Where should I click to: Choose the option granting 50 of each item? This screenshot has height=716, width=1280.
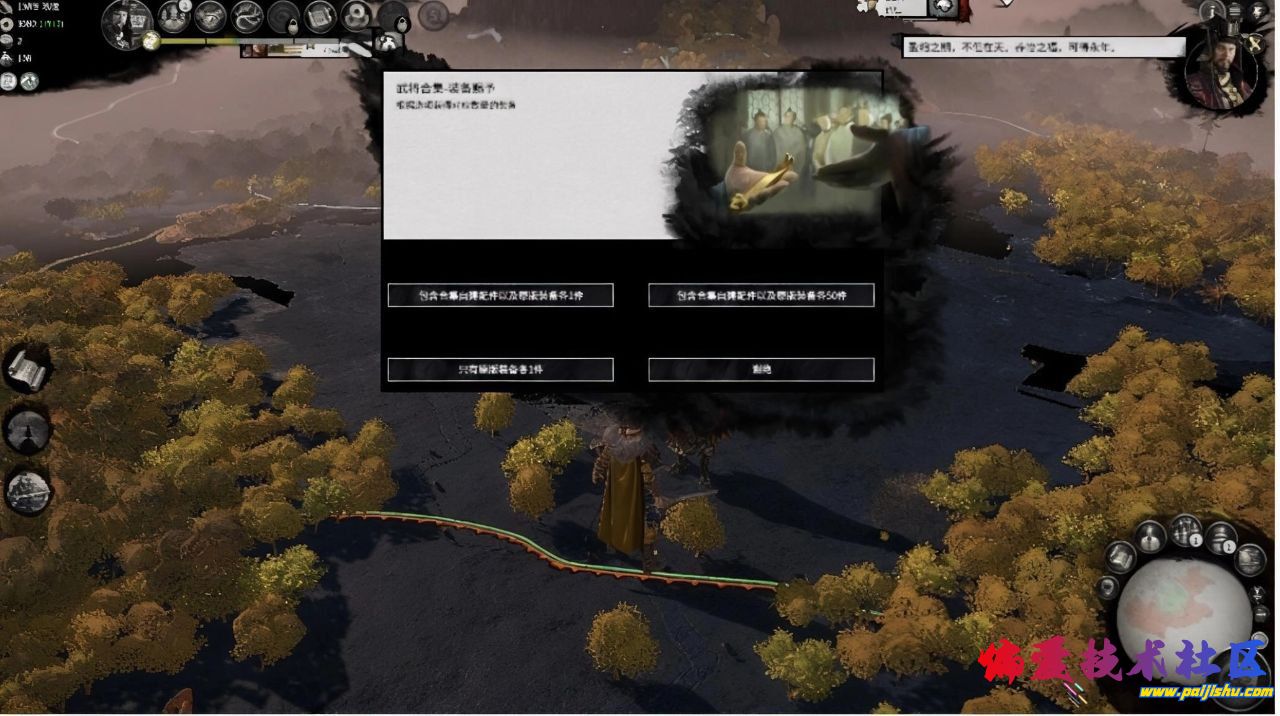point(761,295)
